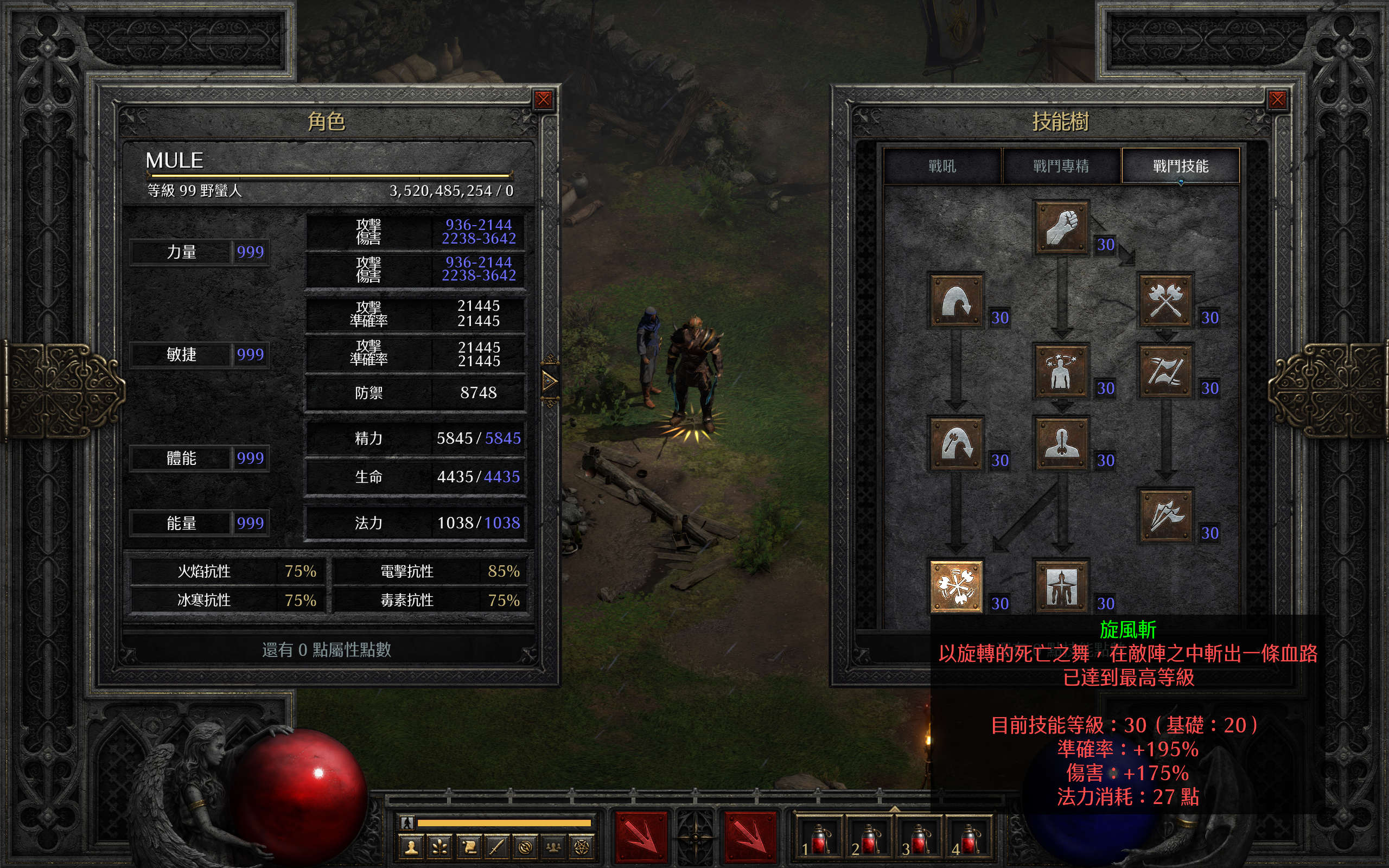Select the 戰鬥技能 tab

click(x=1180, y=167)
